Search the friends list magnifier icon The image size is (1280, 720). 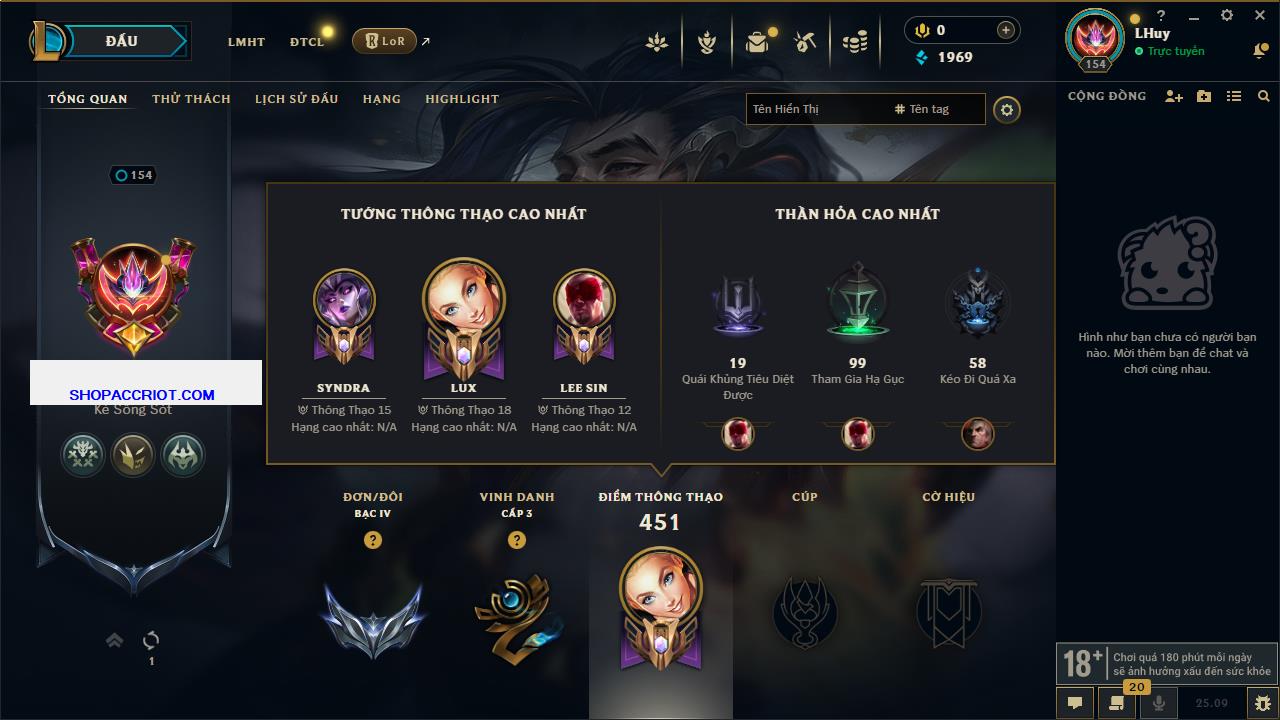pos(1264,96)
